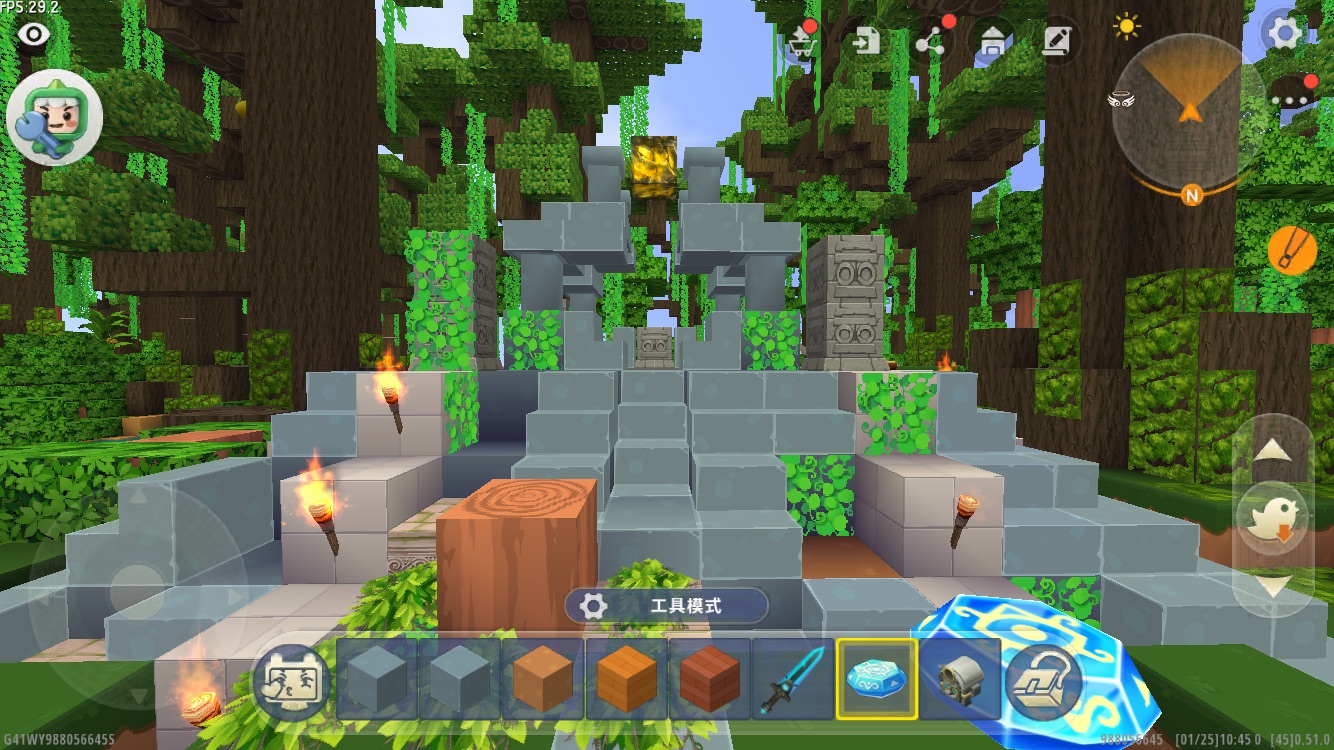This screenshot has height=750, width=1334.
Task: Tap the house home icon
Action: click(x=993, y=41)
